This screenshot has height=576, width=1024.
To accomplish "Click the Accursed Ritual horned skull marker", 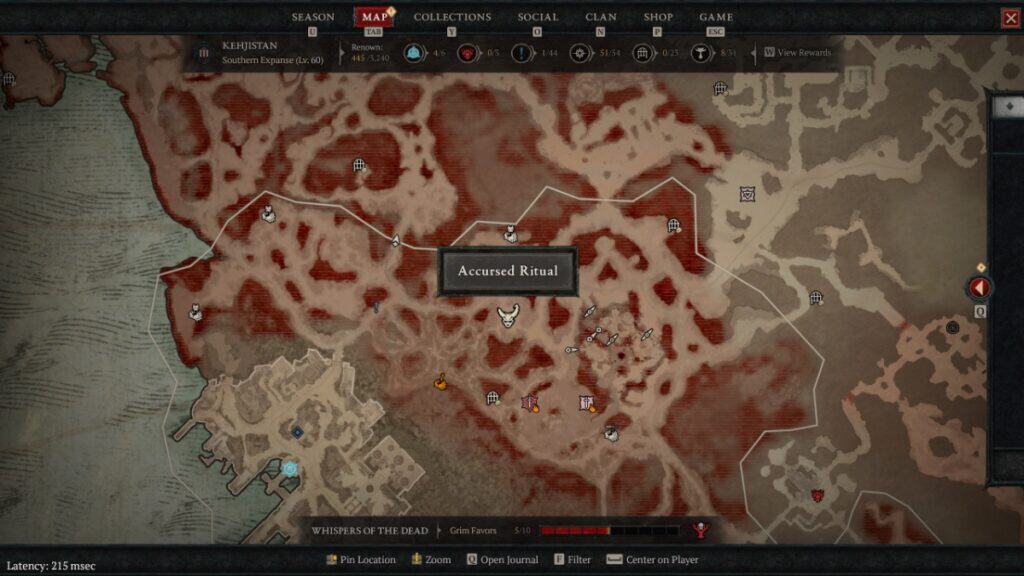I will 508,317.
